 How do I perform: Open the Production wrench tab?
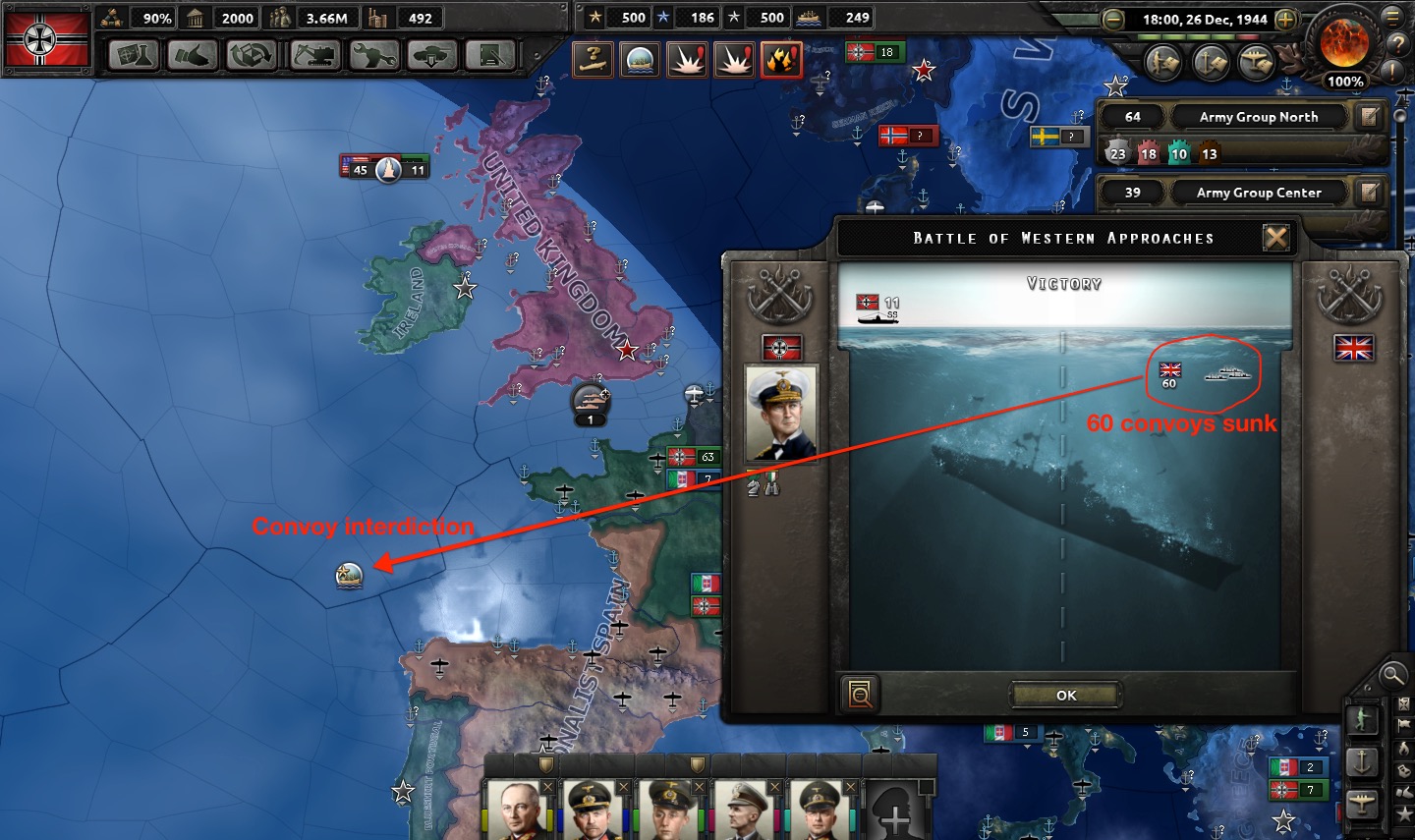pos(373,56)
